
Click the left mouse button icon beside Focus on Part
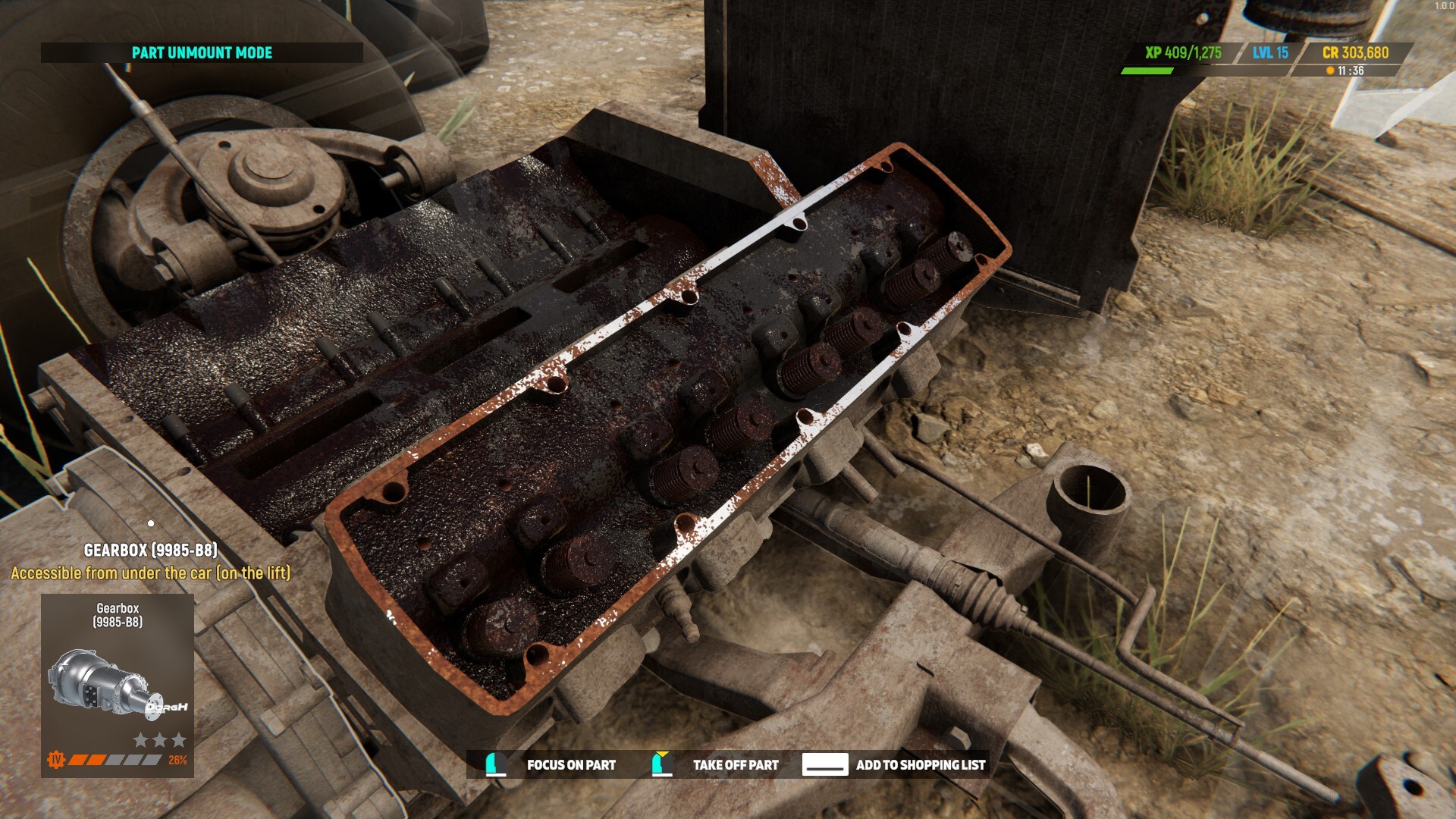496,765
